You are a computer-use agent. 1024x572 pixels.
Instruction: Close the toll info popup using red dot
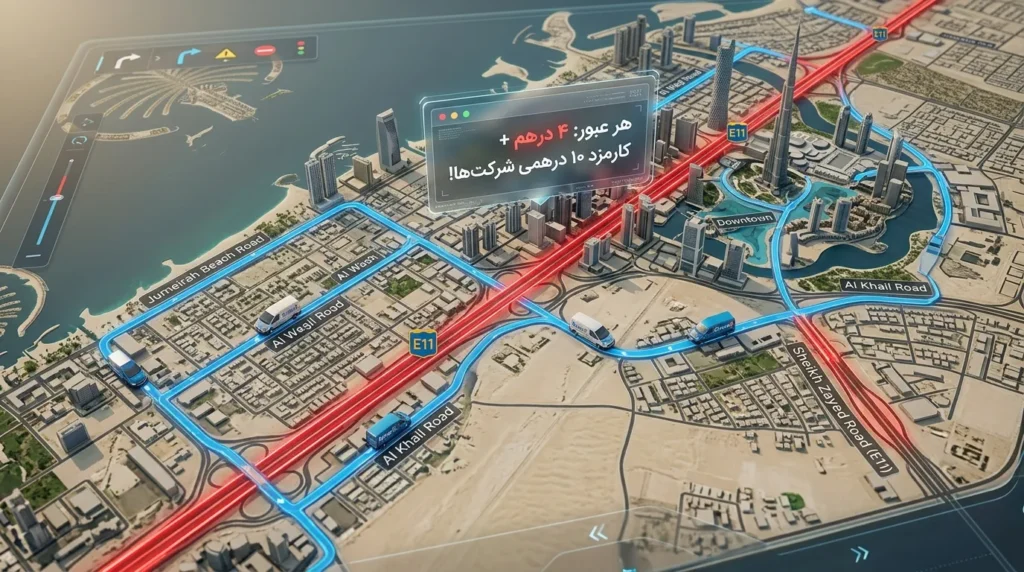coord(441,117)
